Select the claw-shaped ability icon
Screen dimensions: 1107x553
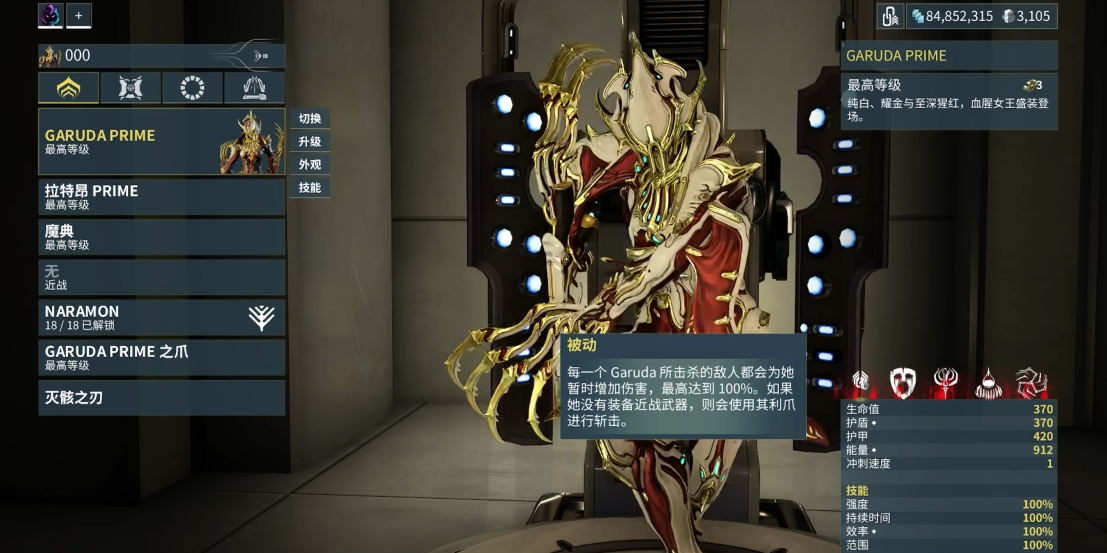(1031, 381)
